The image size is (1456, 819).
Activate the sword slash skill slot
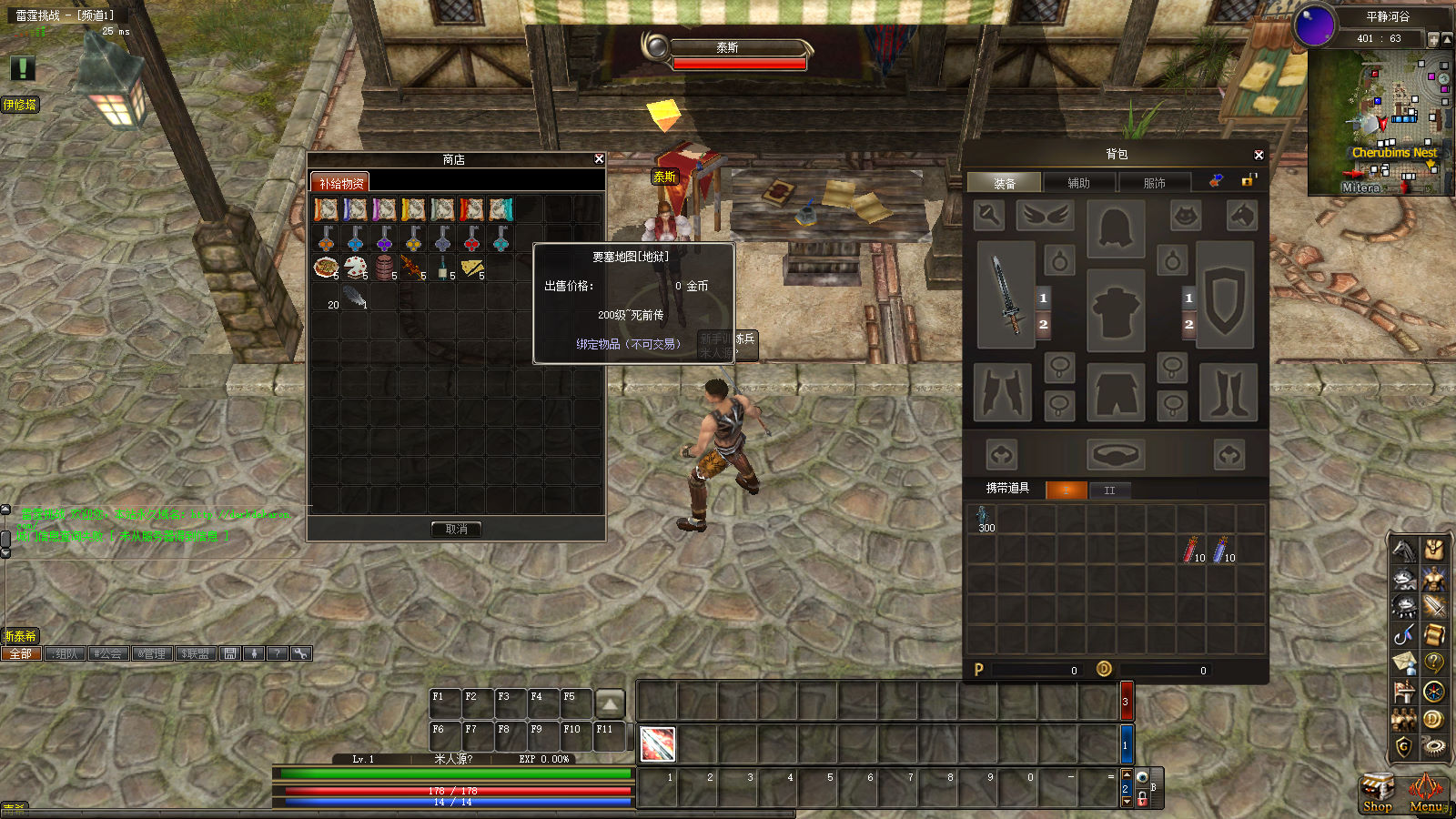[657, 744]
